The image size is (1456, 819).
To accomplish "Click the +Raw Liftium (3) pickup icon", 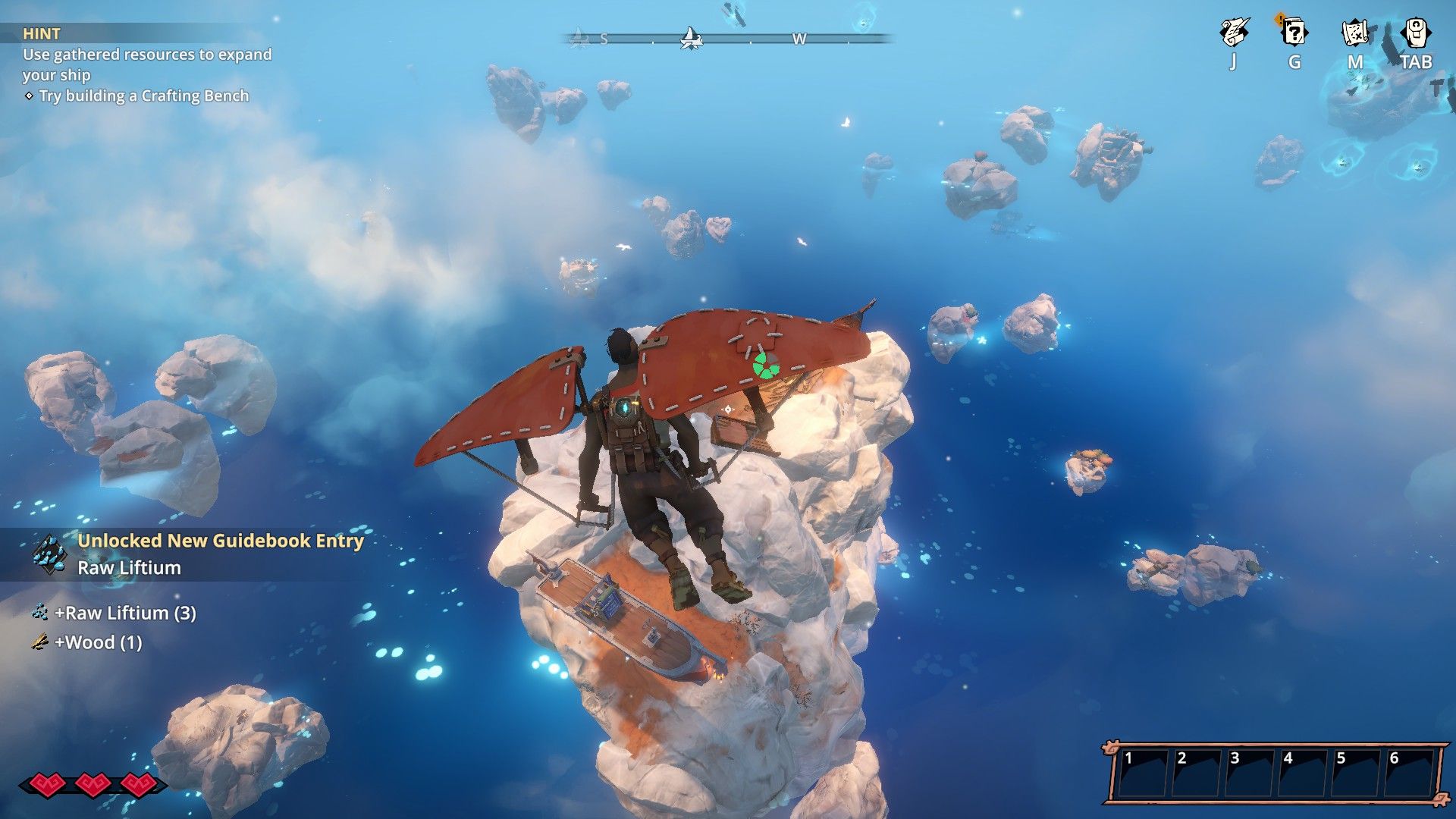I will (39, 613).
